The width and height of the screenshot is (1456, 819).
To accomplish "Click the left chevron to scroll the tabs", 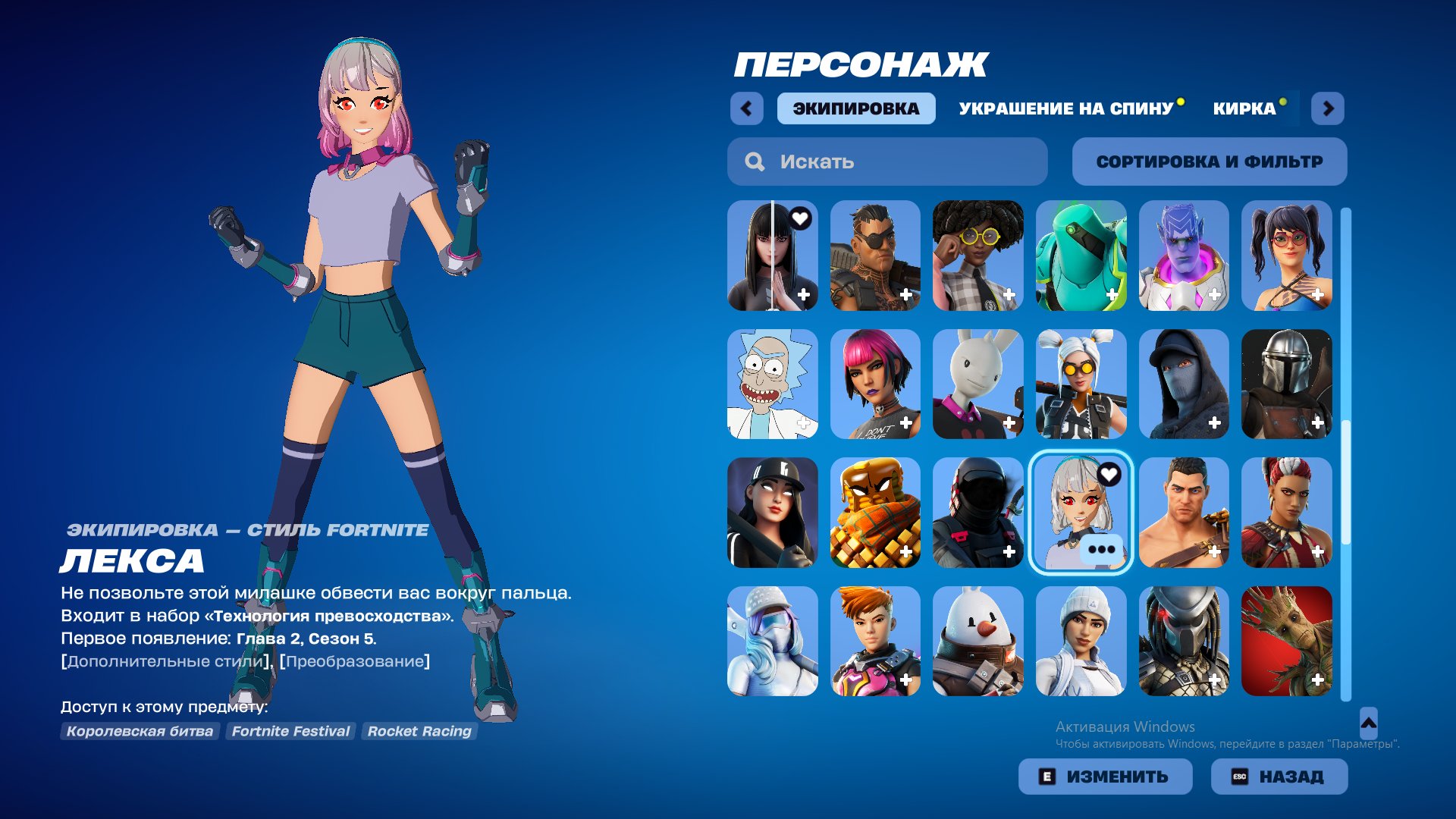I will click(748, 108).
